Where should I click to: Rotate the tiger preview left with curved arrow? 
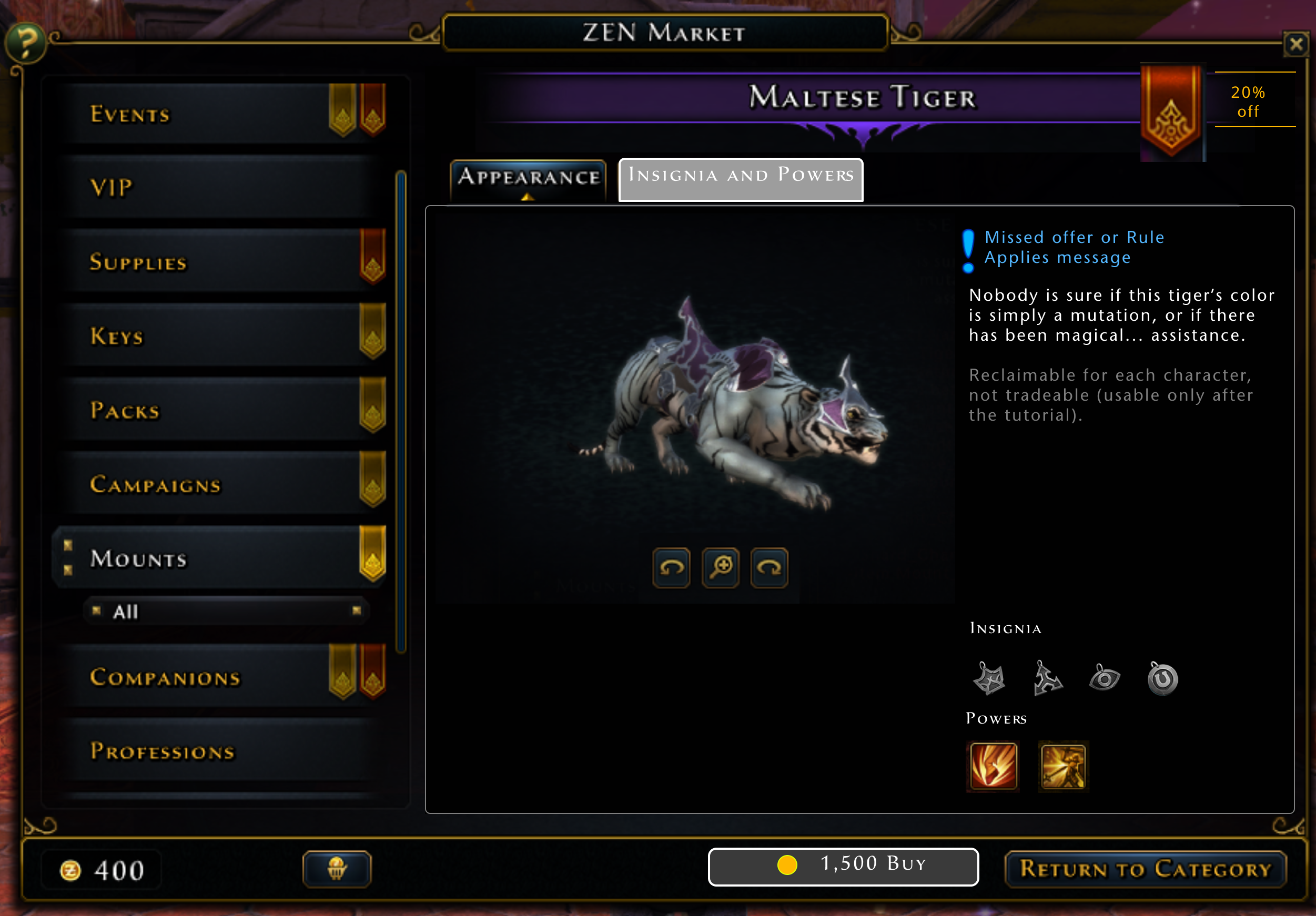click(x=671, y=568)
